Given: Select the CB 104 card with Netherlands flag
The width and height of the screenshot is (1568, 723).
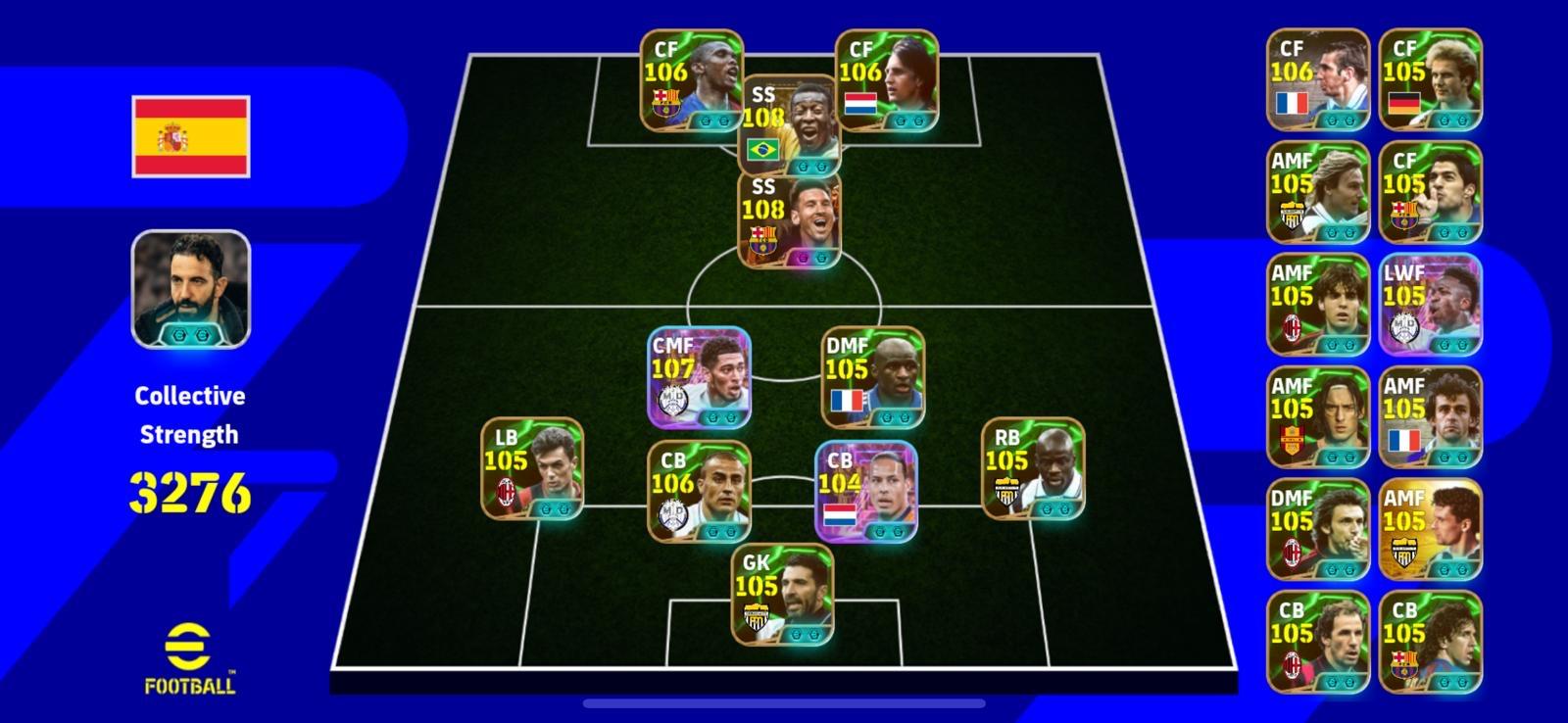Looking at the screenshot, I should coord(866,491).
